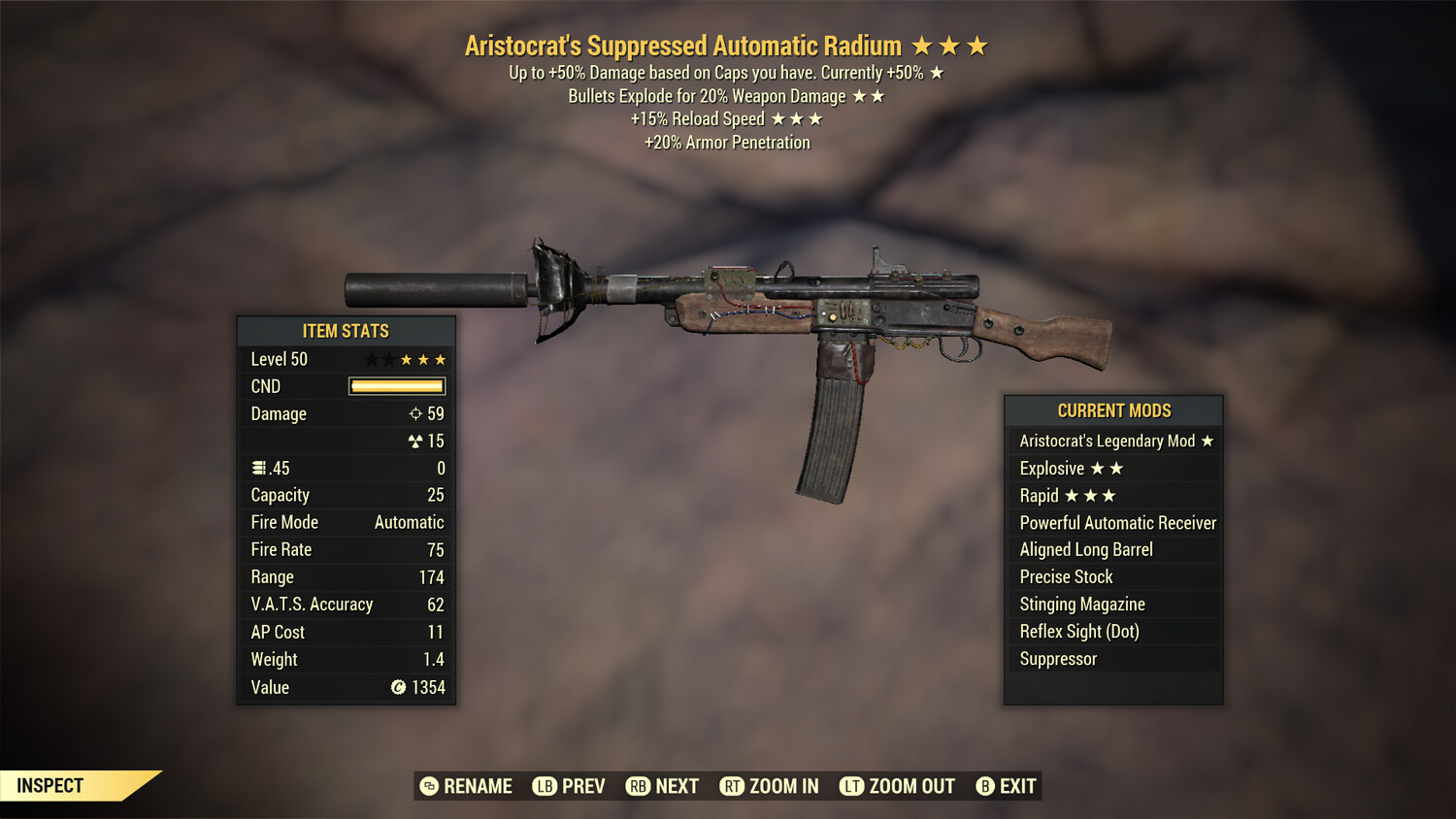Click the .45 ammo magazine icon
The width and height of the screenshot is (1456, 819).
click(x=257, y=468)
